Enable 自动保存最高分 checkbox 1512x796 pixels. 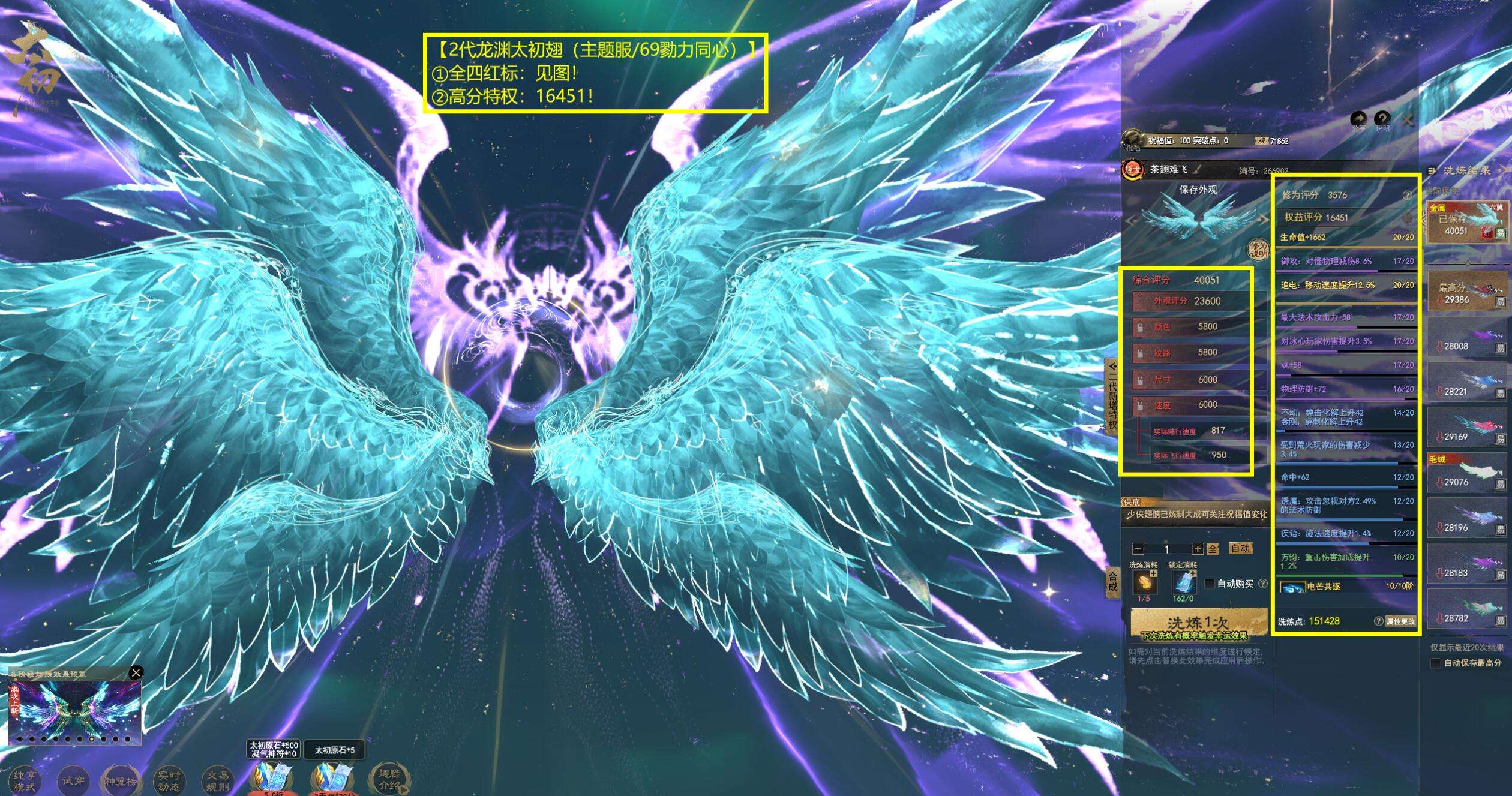click(1436, 663)
